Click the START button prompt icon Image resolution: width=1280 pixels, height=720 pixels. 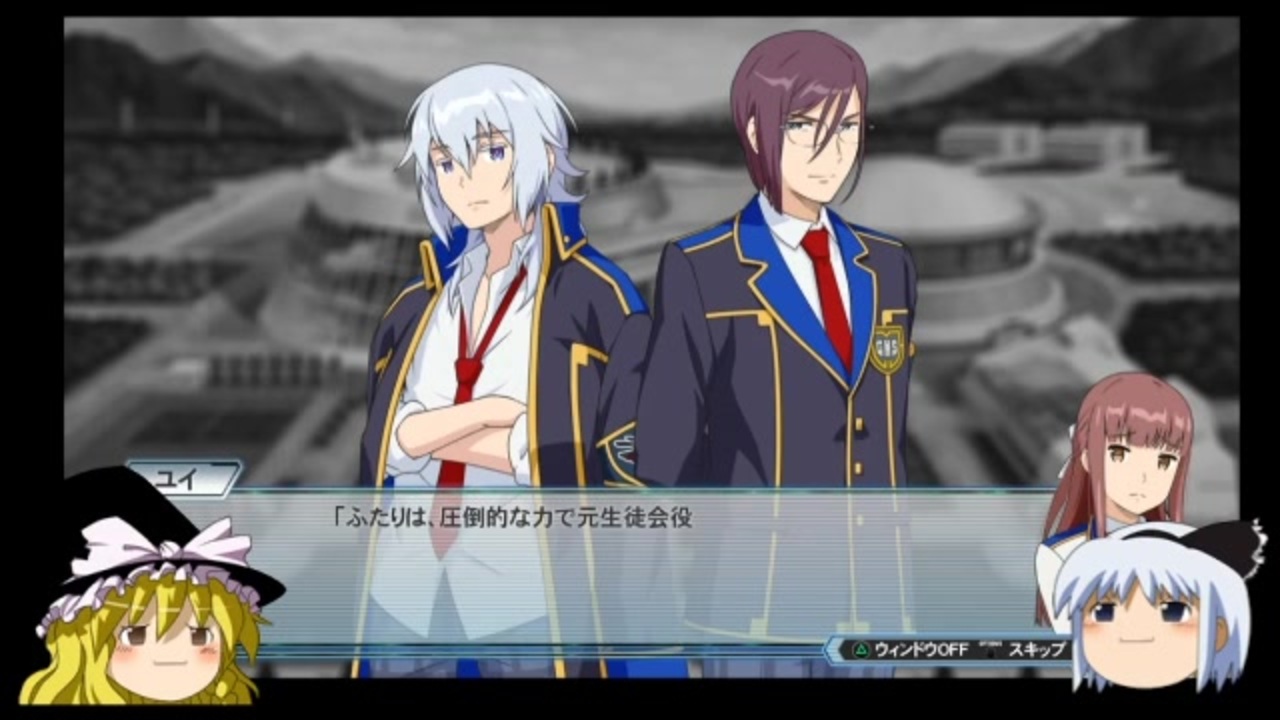[x=990, y=648]
